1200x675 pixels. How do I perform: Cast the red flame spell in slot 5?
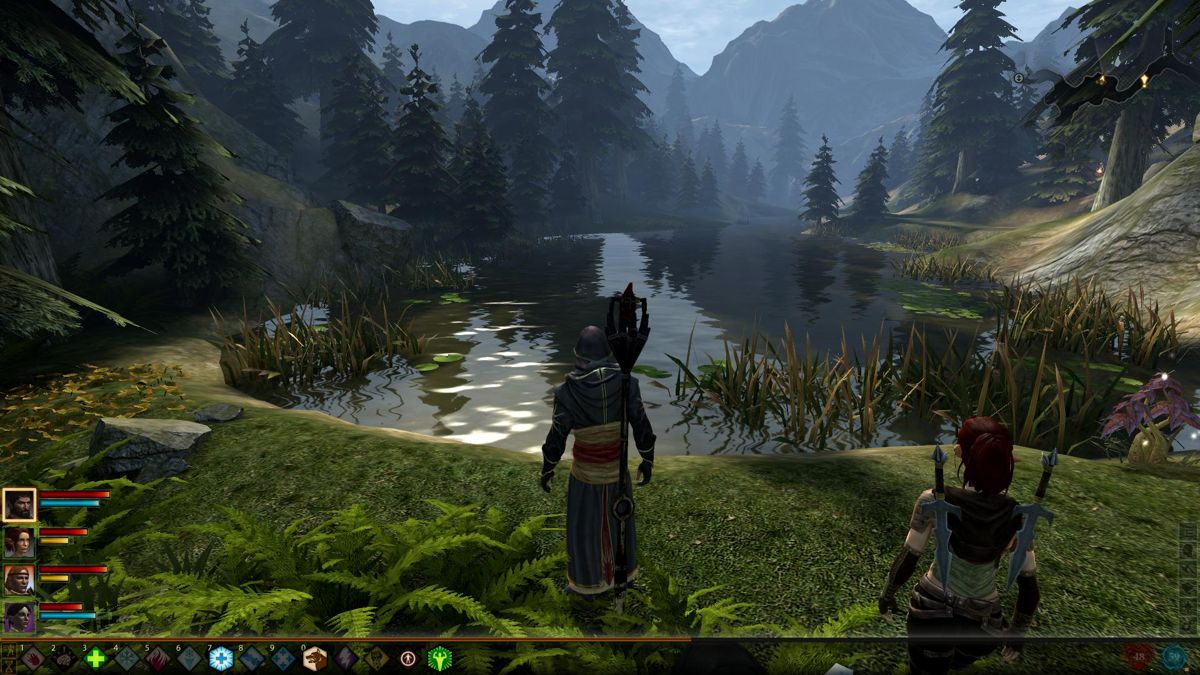point(158,658)
